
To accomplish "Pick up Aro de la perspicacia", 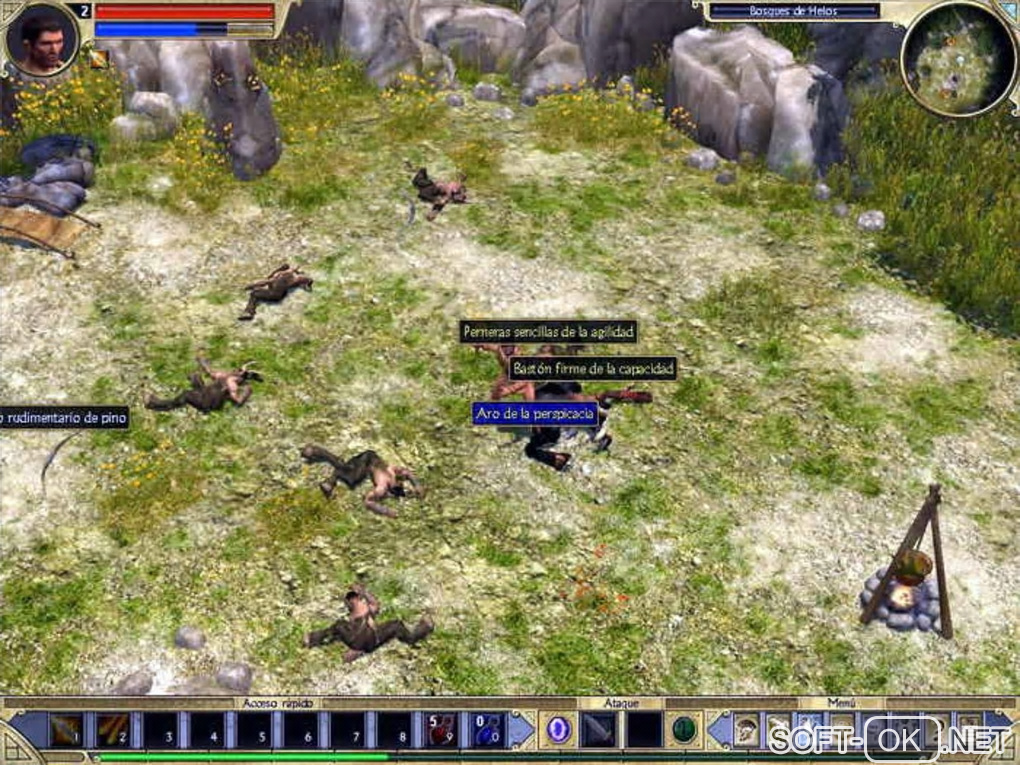I will coord(535,413).
